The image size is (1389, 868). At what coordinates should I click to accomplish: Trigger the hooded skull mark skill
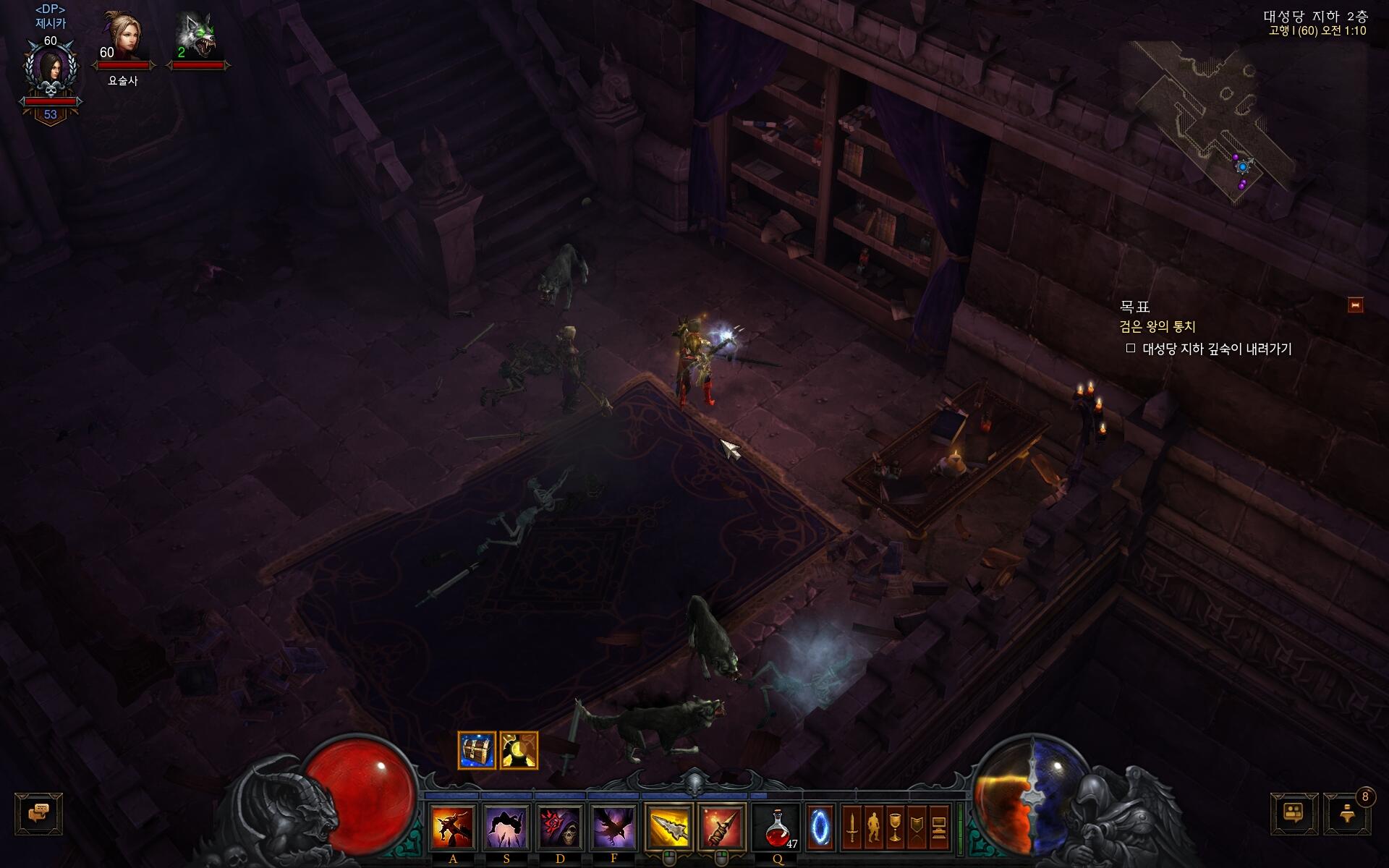coord(560,827)
